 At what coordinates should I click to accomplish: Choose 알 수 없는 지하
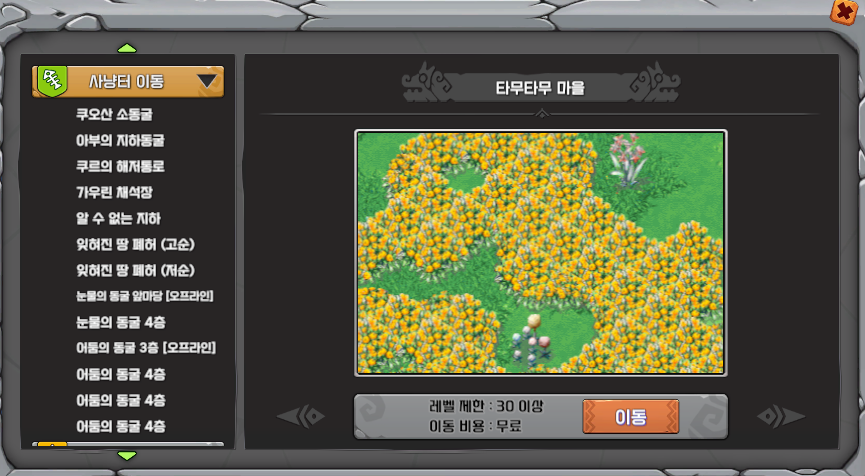[x=118, y=218]
